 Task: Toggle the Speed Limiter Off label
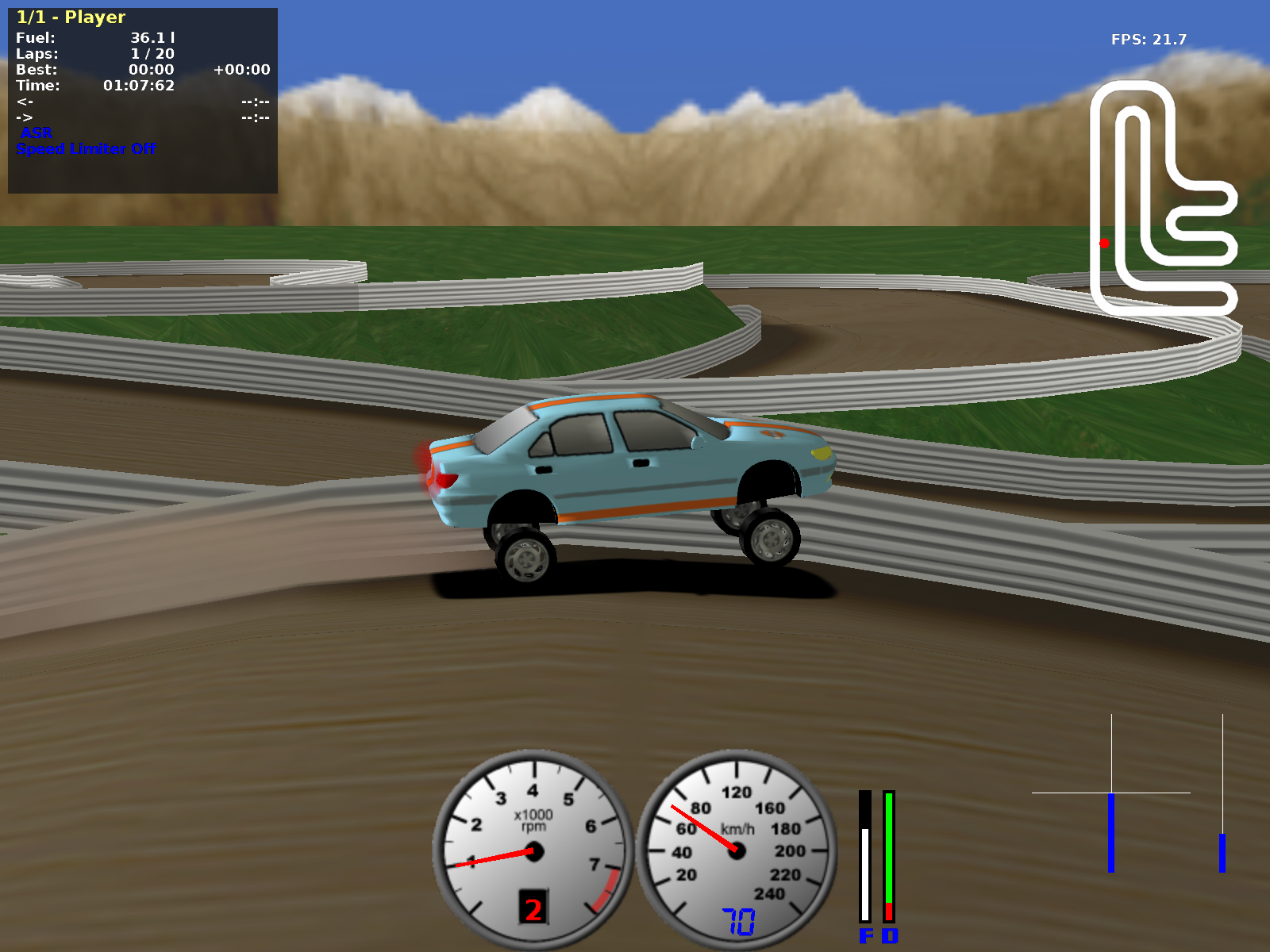[86, 148]
